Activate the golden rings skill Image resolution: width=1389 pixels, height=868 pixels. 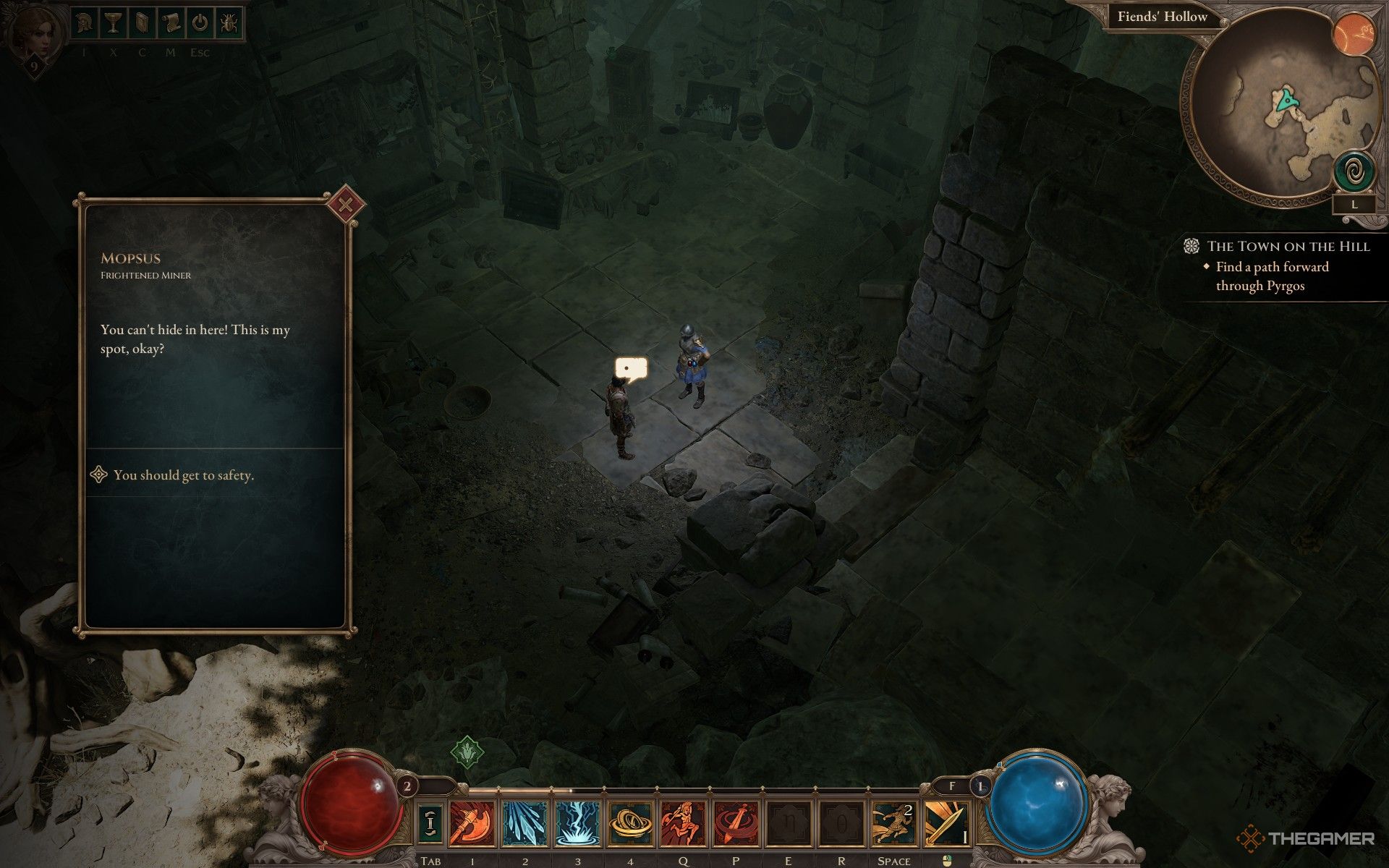pyautogui.click(x=630, y=824)
